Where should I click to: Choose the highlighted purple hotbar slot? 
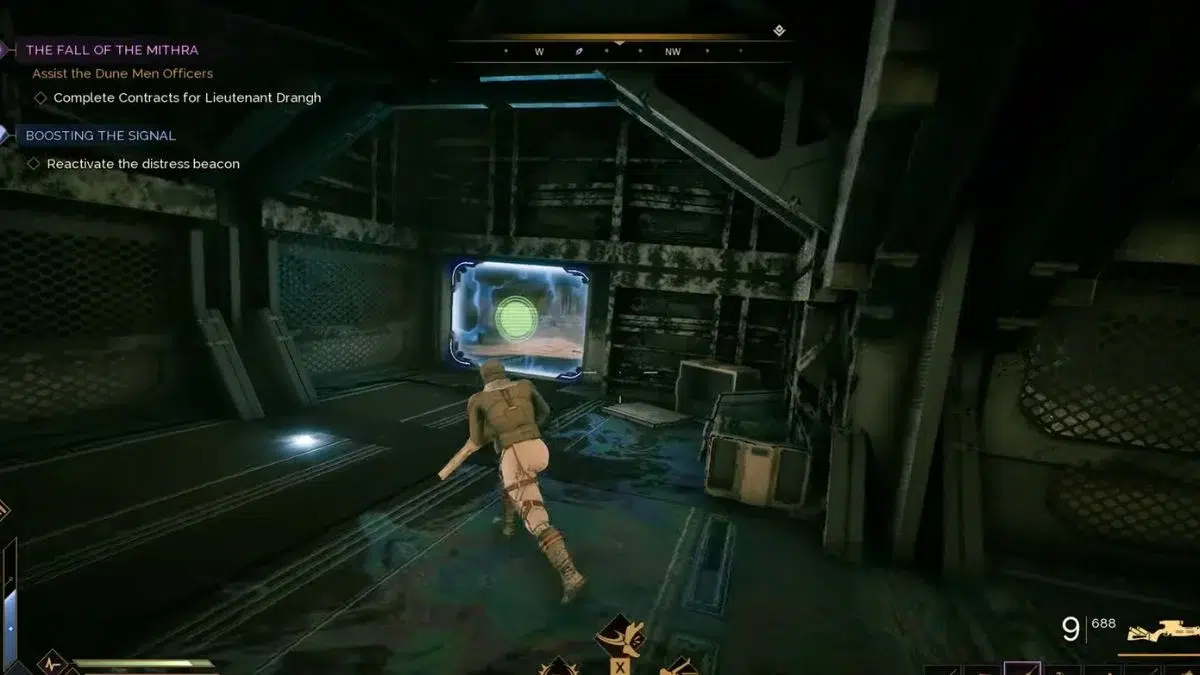click(x=1022, y=668)
